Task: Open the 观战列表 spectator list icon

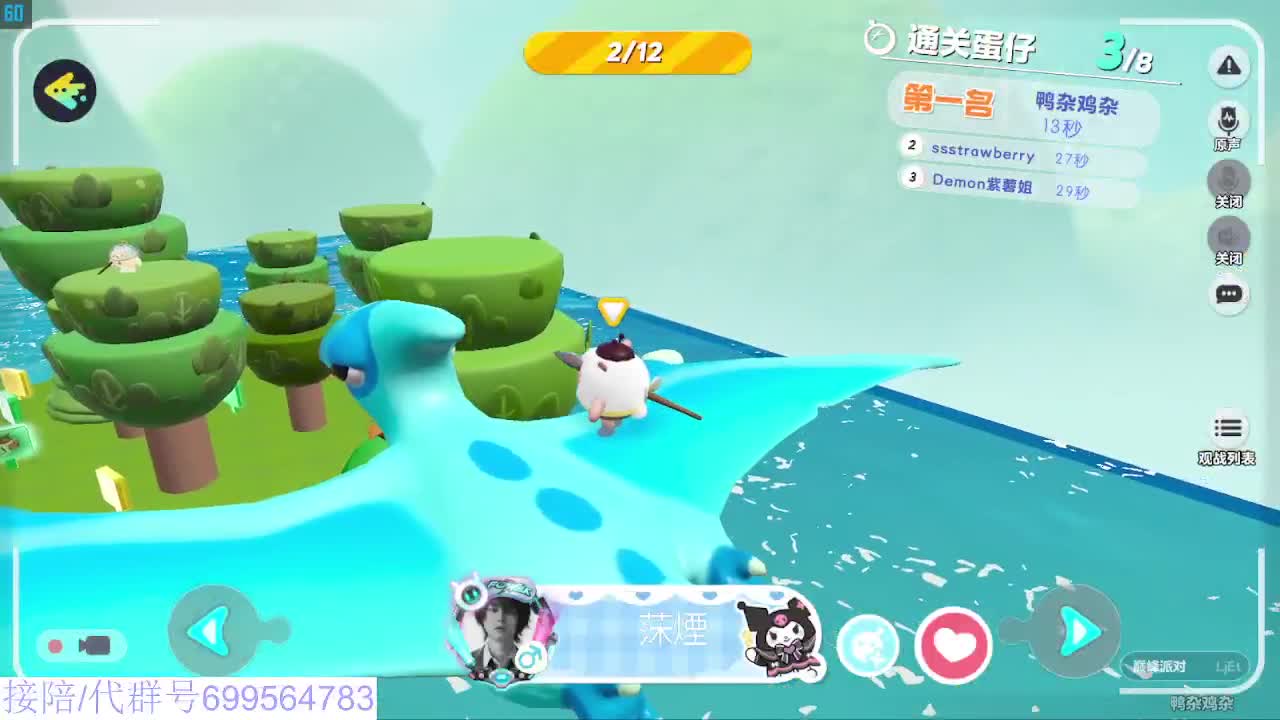Action: pos(1229,428)
